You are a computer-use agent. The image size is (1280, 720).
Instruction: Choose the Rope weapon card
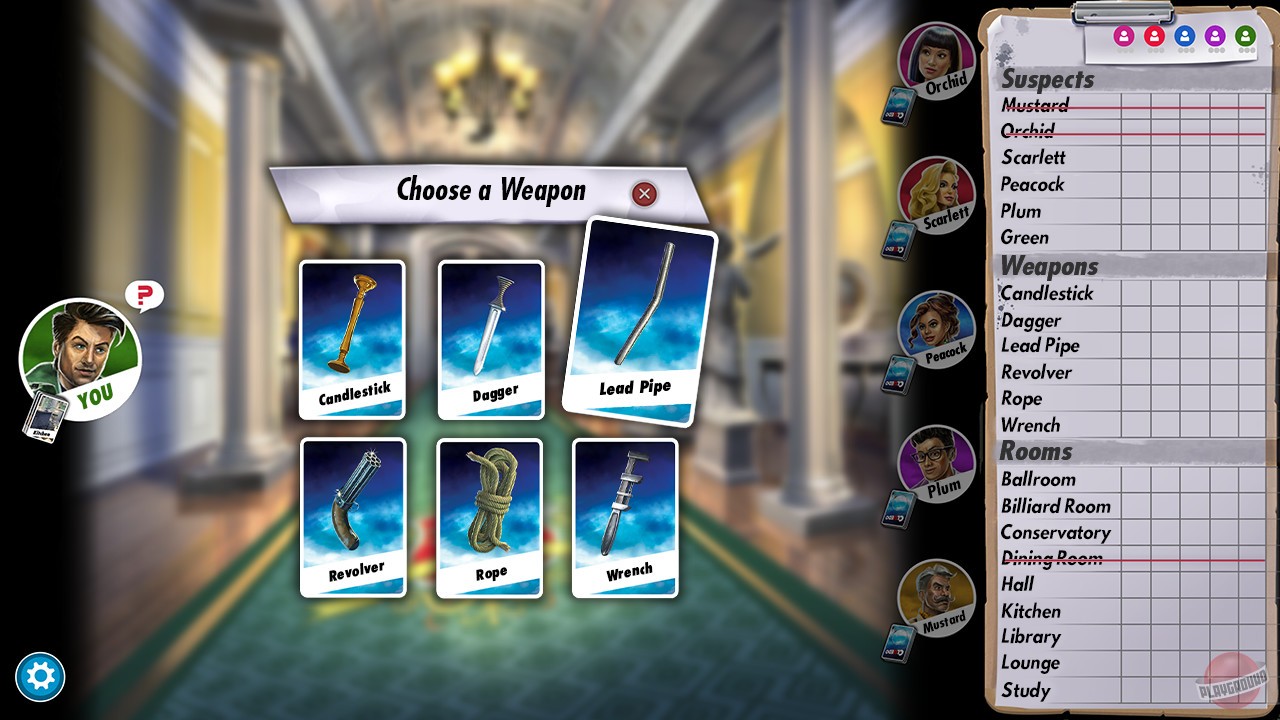pos(489,518)
